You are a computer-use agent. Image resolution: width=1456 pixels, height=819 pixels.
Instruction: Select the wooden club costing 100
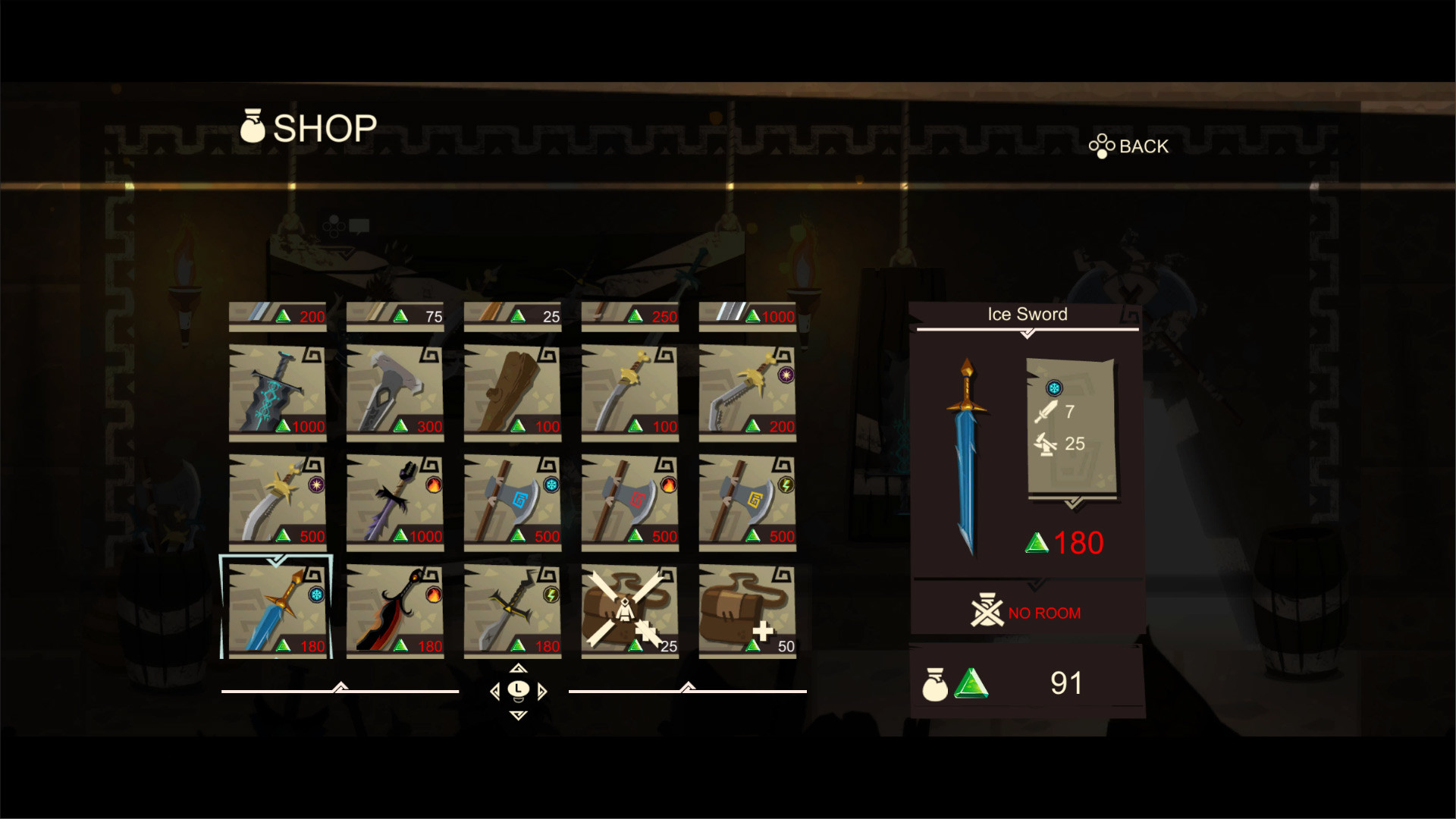512,391
